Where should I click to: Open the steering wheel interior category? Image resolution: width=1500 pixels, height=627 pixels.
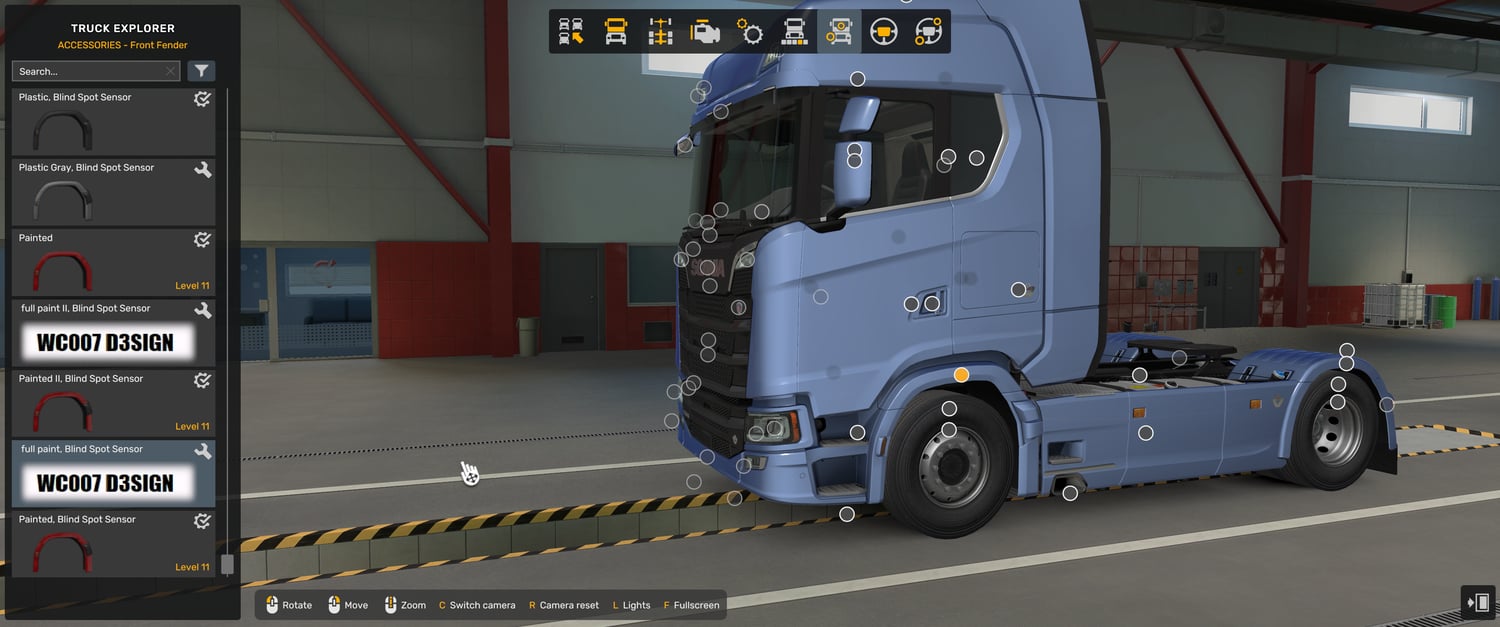(883, 32)
